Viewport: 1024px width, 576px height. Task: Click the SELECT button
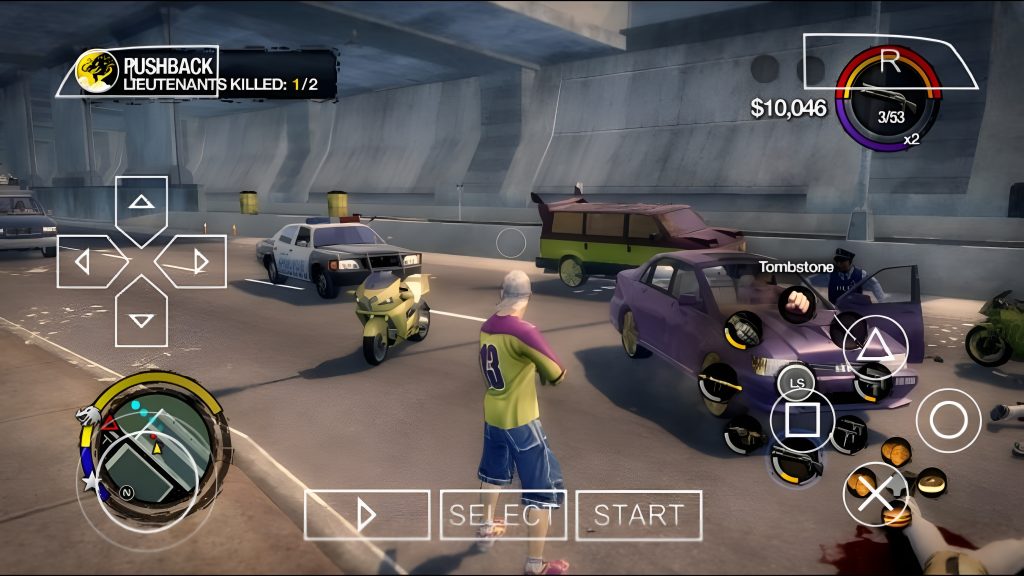pos(503,515)
